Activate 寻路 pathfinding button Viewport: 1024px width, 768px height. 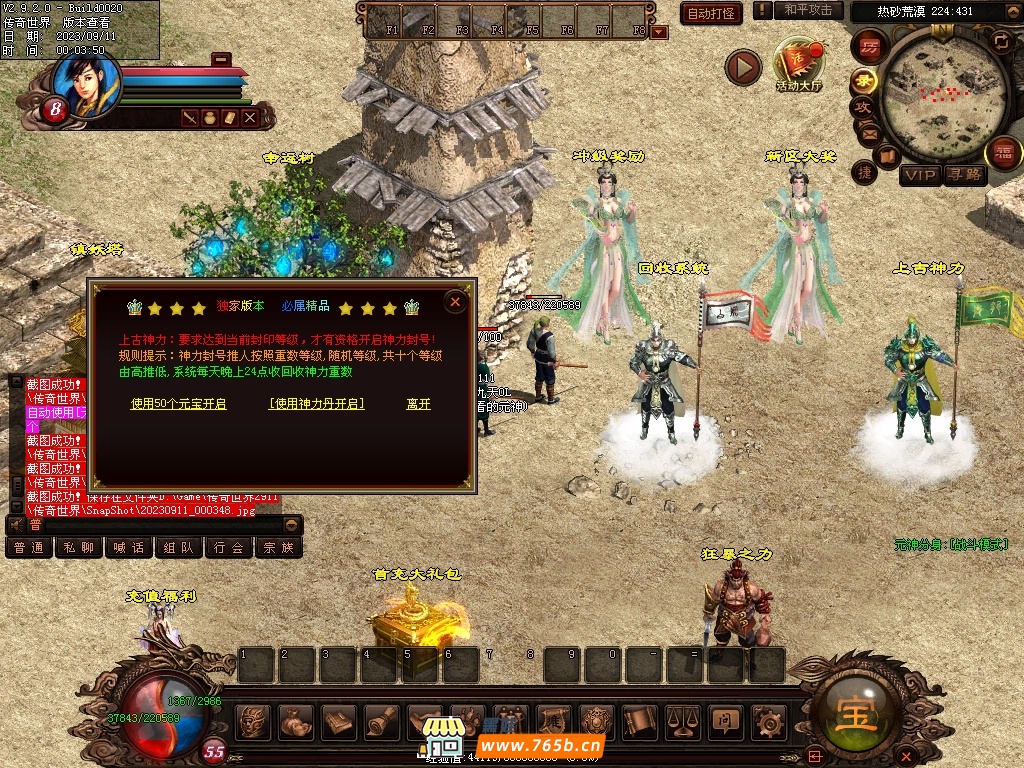coord(965,176)
